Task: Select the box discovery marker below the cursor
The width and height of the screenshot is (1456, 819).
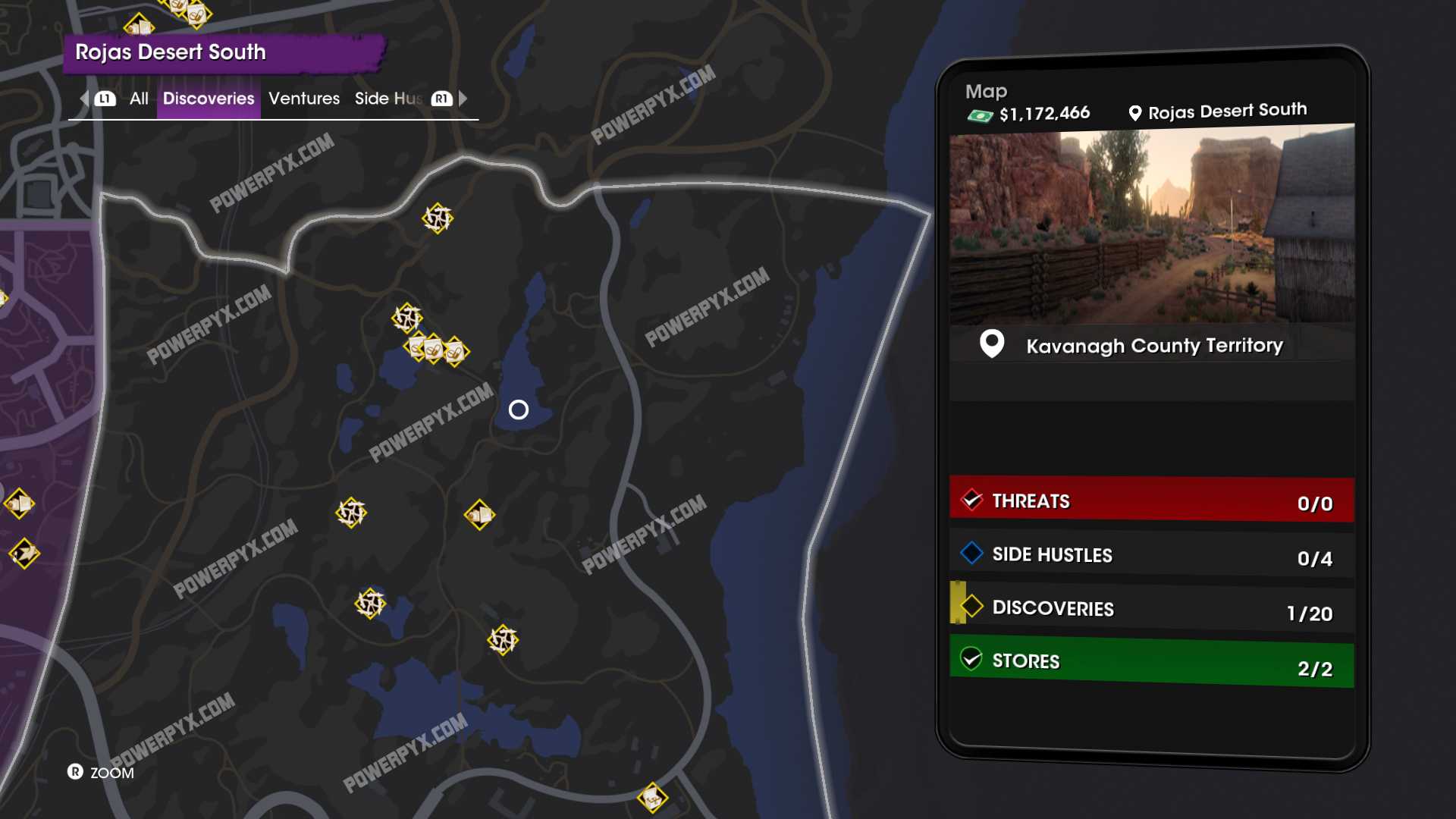Action: [479, 516]
